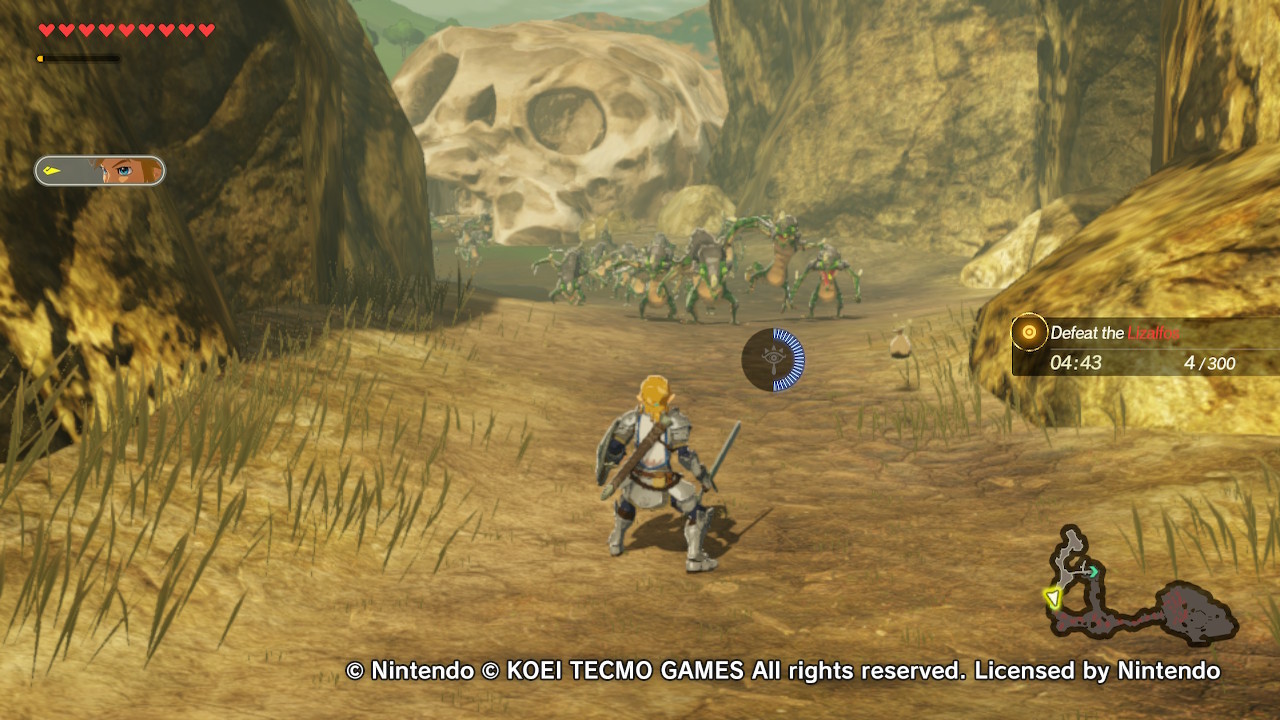Expand the Defeat the Lizalfos objective panel

[1145, 347]
